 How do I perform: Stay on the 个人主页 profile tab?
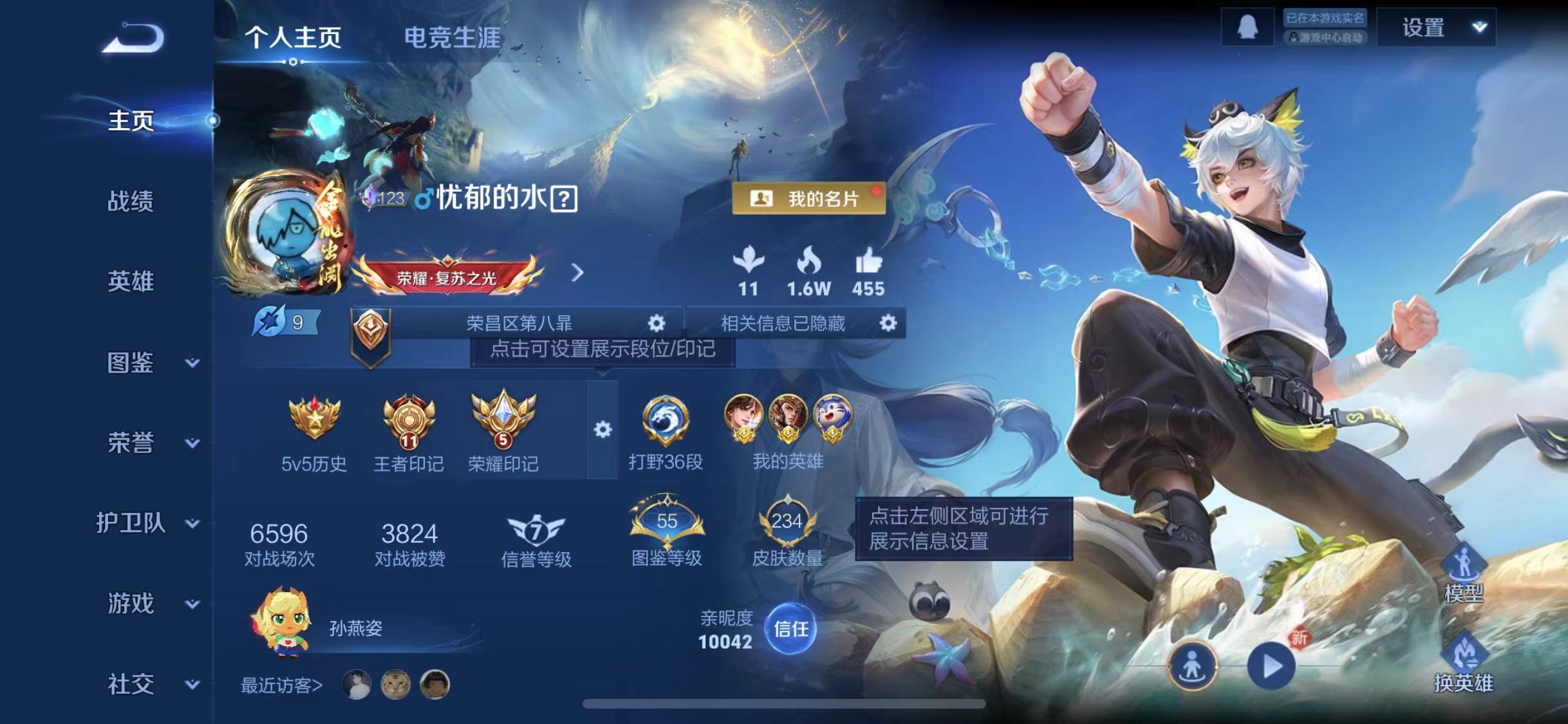[x=296, y=39]
